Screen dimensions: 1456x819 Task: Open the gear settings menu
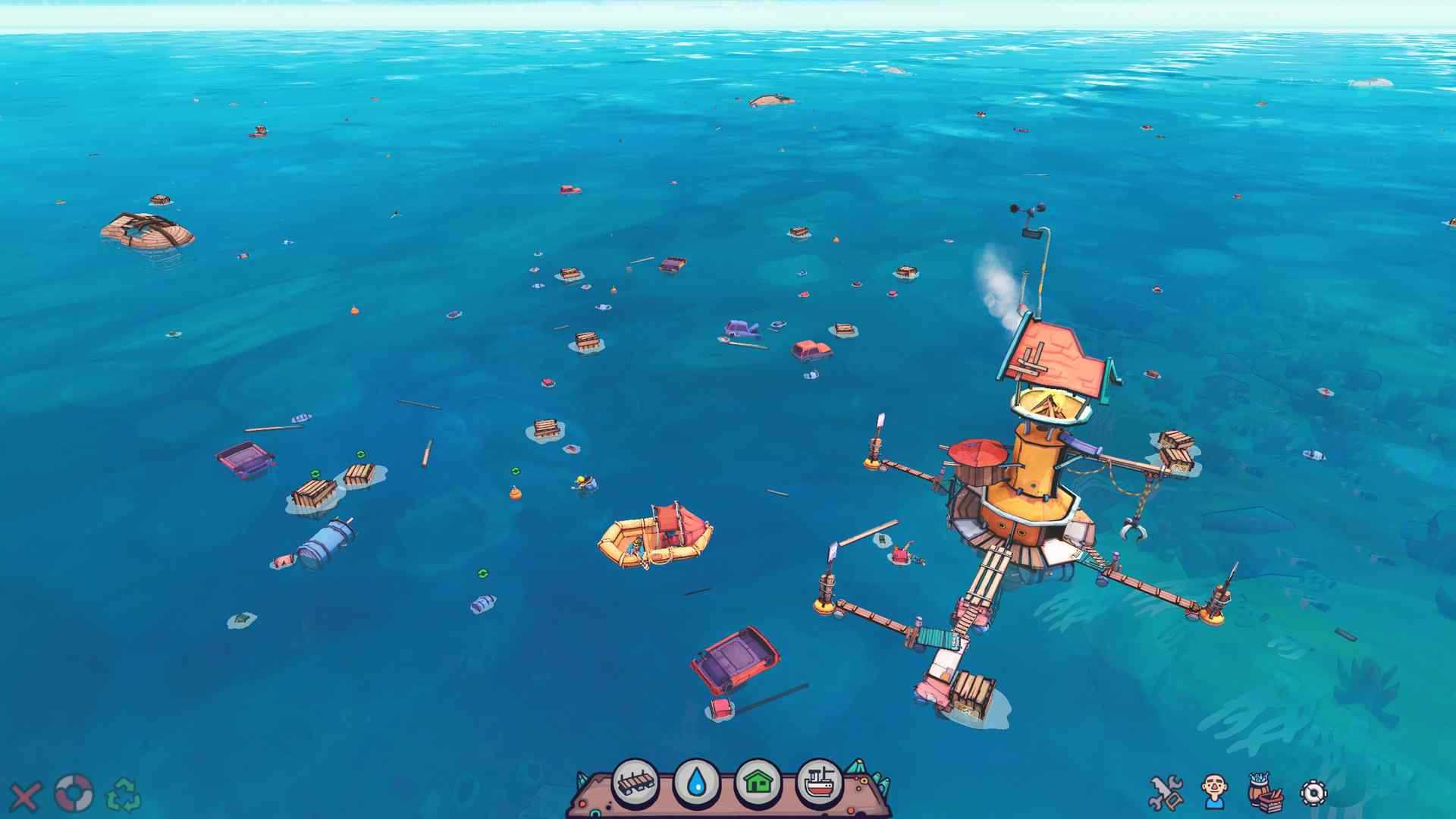(x=1313, y=793)
